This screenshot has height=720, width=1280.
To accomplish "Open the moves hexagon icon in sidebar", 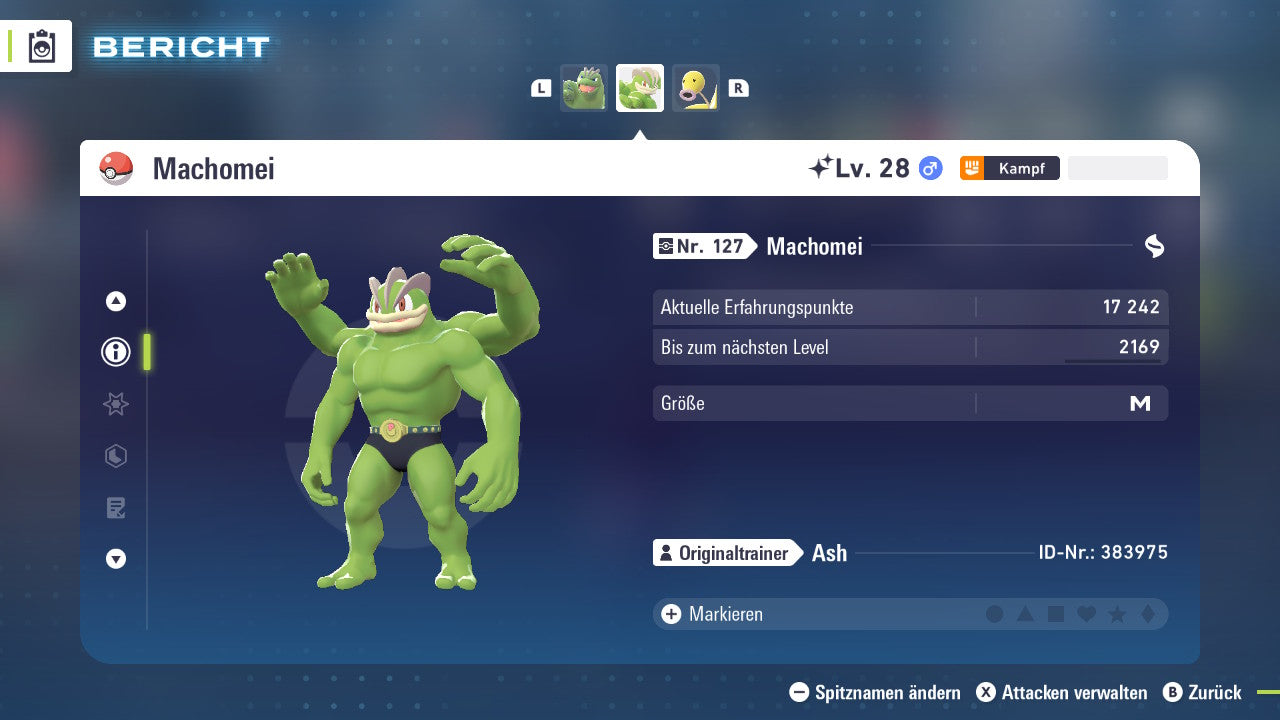I will coord(115,456).
